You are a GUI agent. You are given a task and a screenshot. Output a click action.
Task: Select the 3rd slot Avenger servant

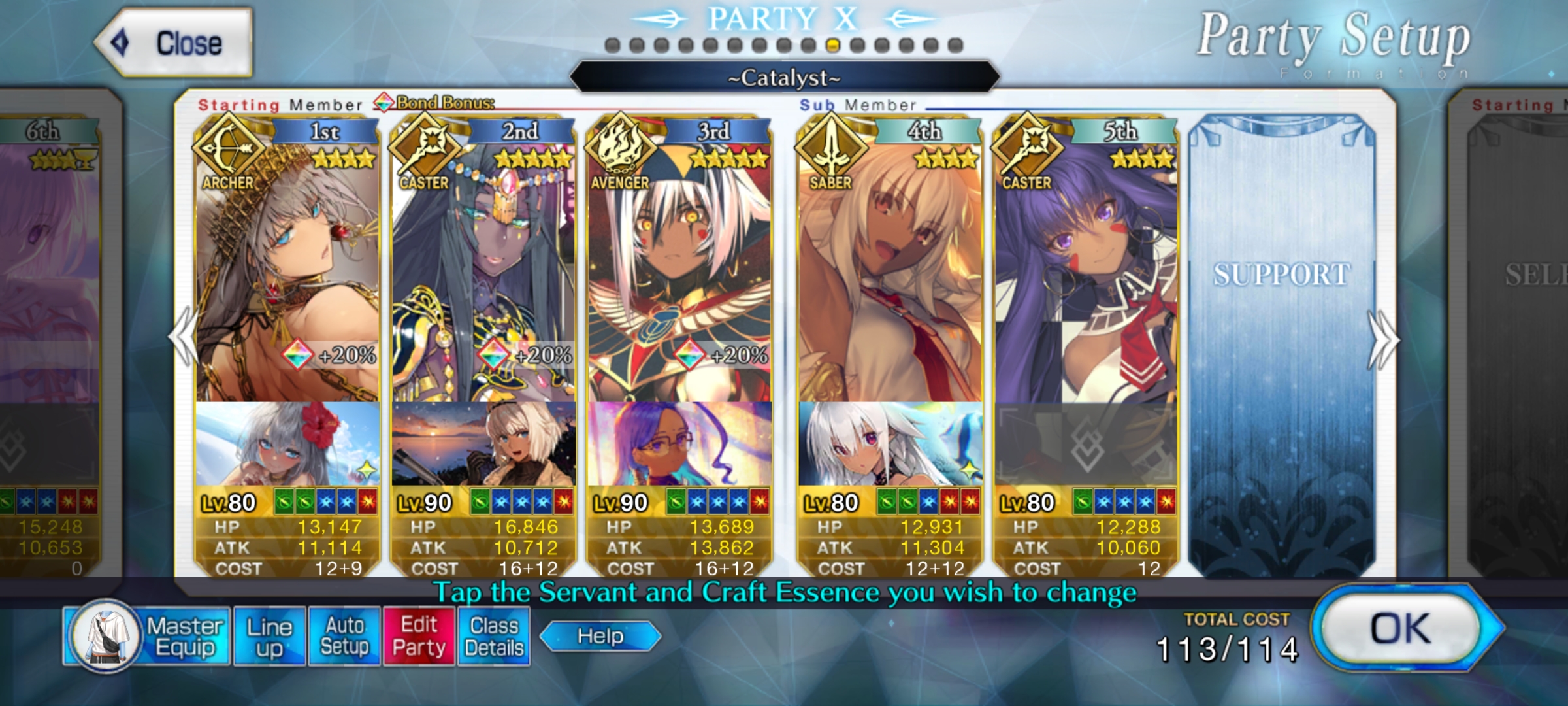coord(679,275)
